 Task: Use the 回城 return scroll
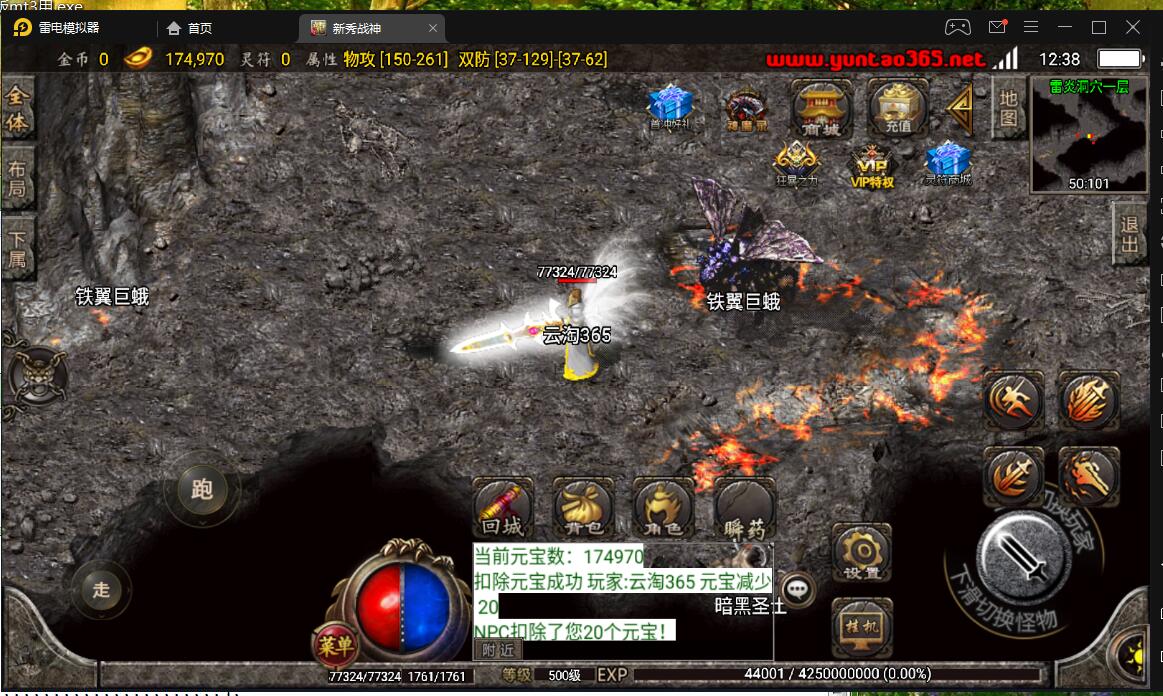coord(502,506)
